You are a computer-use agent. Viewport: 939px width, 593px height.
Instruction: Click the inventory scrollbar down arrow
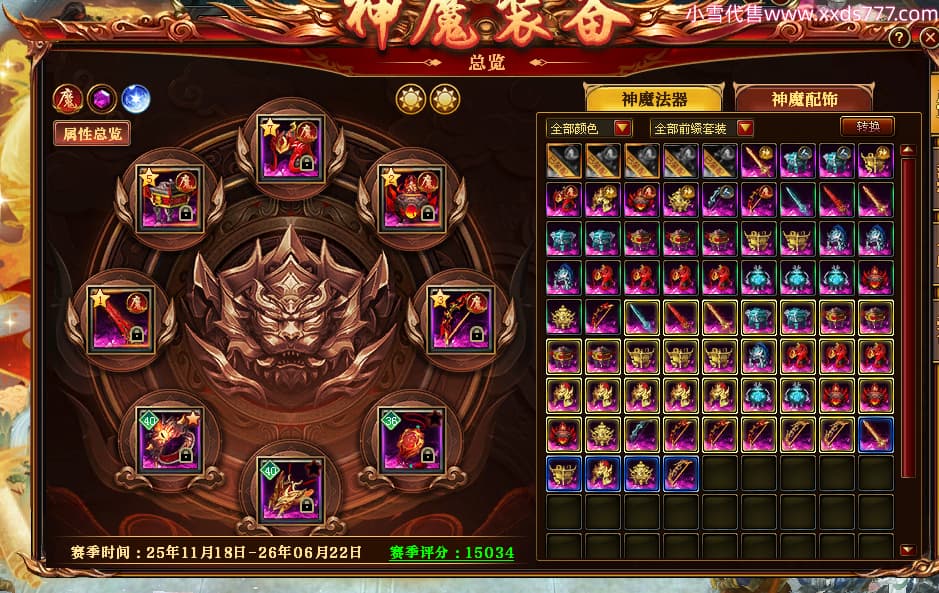pos(907,549)
